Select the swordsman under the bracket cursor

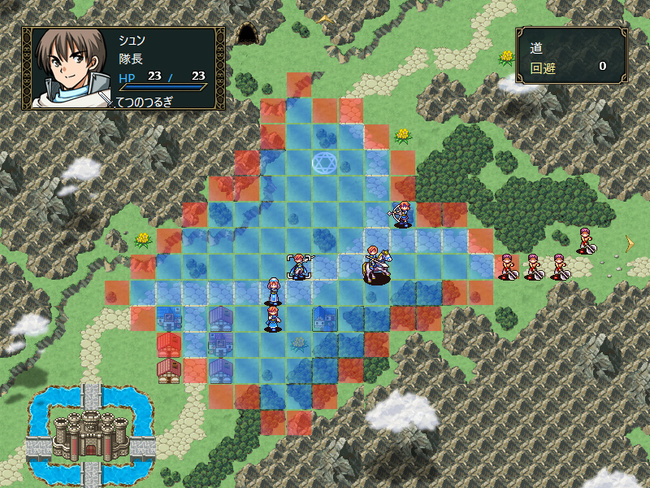[298, 266]
